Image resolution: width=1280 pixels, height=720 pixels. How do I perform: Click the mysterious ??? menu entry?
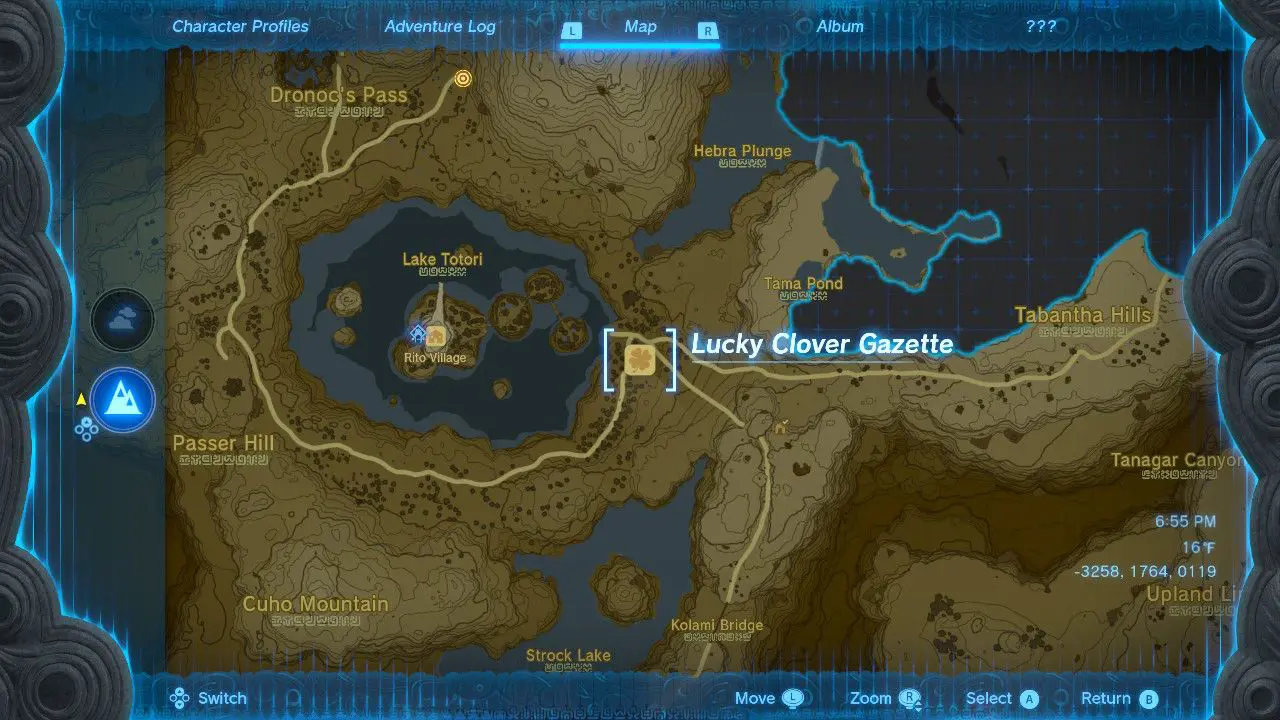[x=1042, y=26]
